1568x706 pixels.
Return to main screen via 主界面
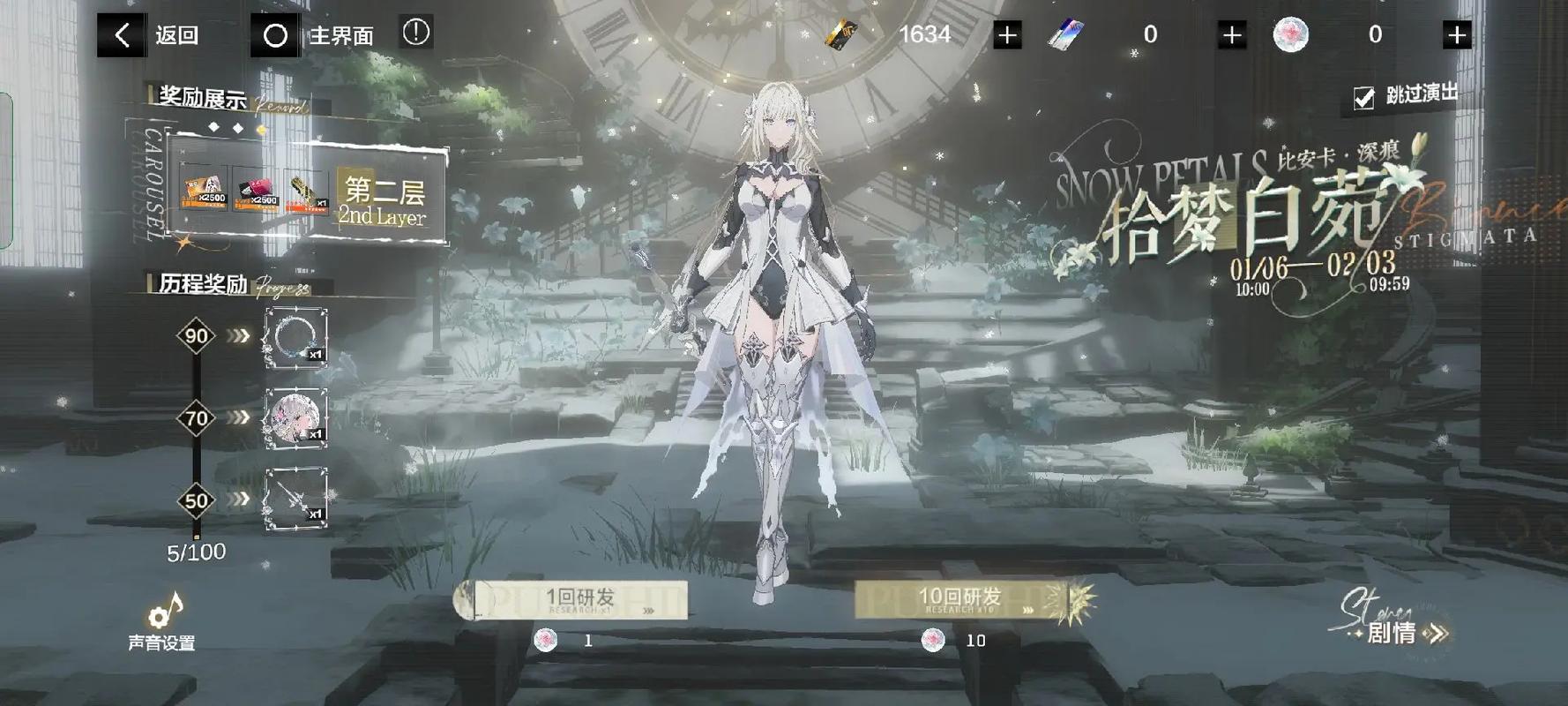[313, 35]
